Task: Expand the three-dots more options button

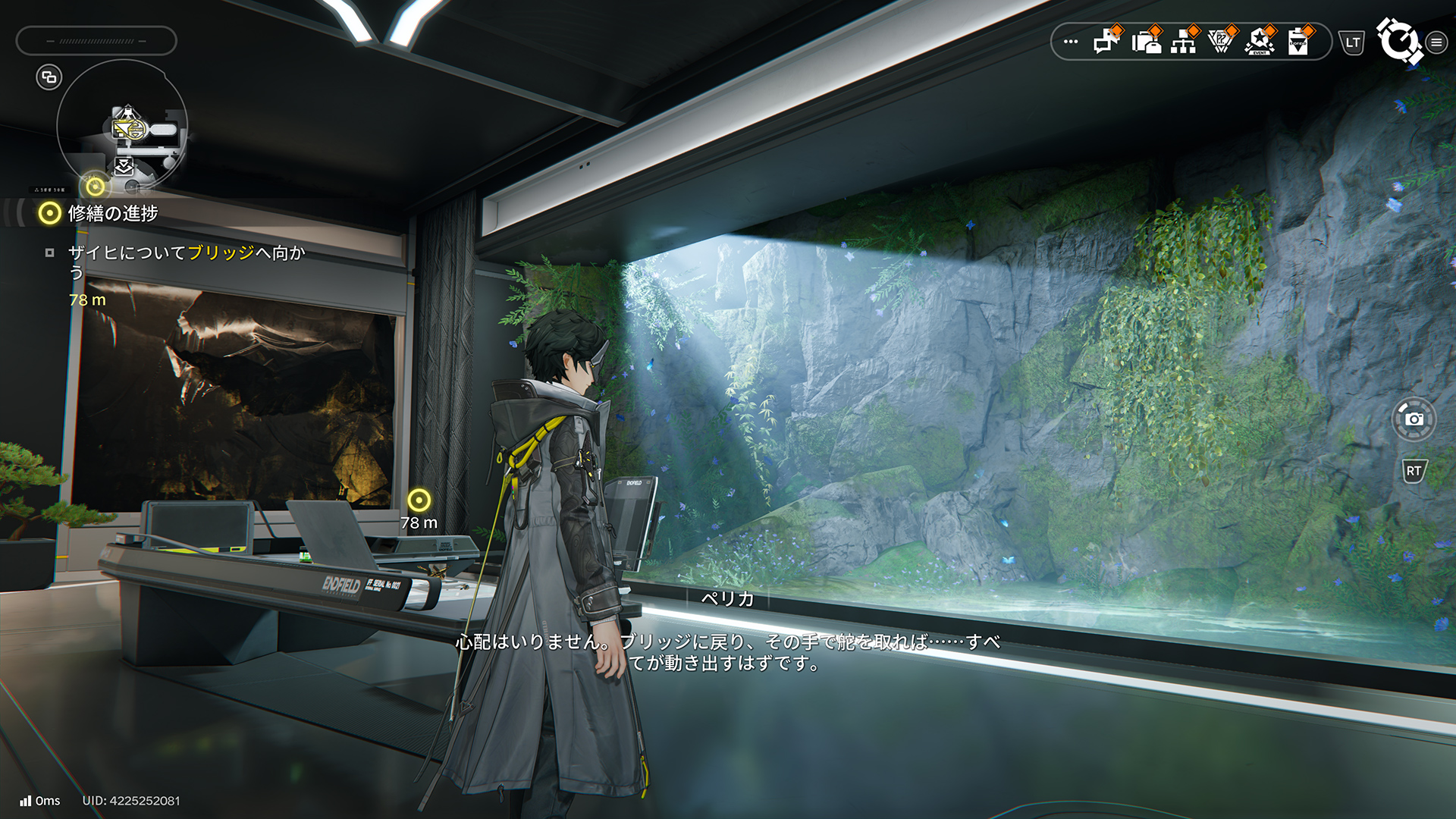Action: pos(1071,42)
